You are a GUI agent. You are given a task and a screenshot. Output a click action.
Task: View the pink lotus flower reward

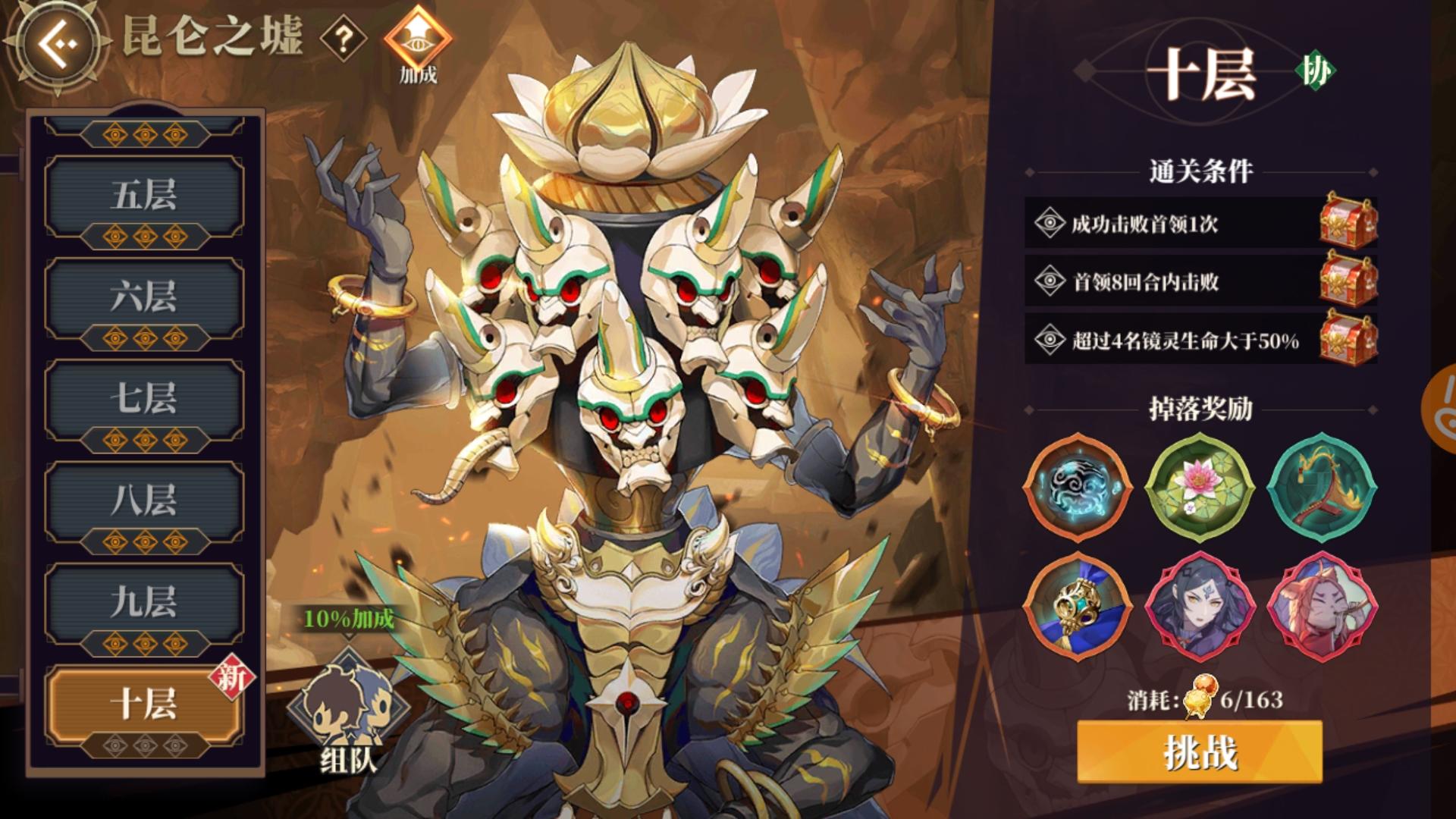click(x=1200, y=487)
